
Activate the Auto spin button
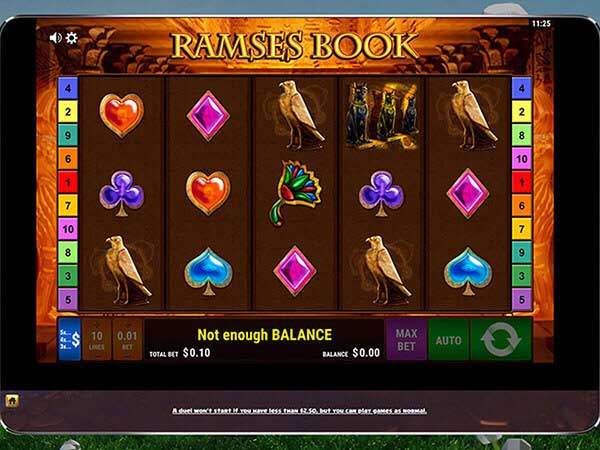448,340
